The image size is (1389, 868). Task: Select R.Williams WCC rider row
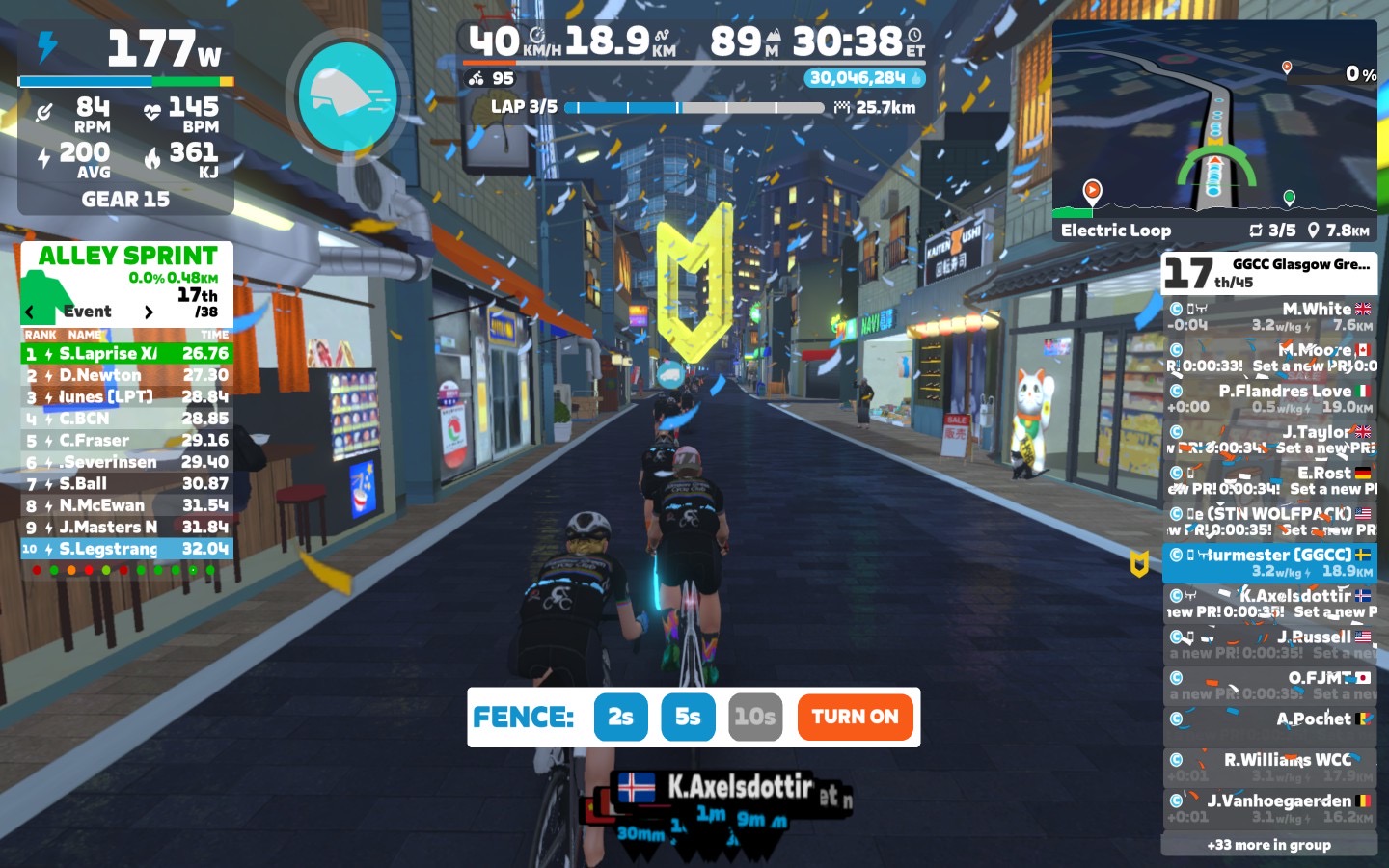click(x=1268, y=767)
